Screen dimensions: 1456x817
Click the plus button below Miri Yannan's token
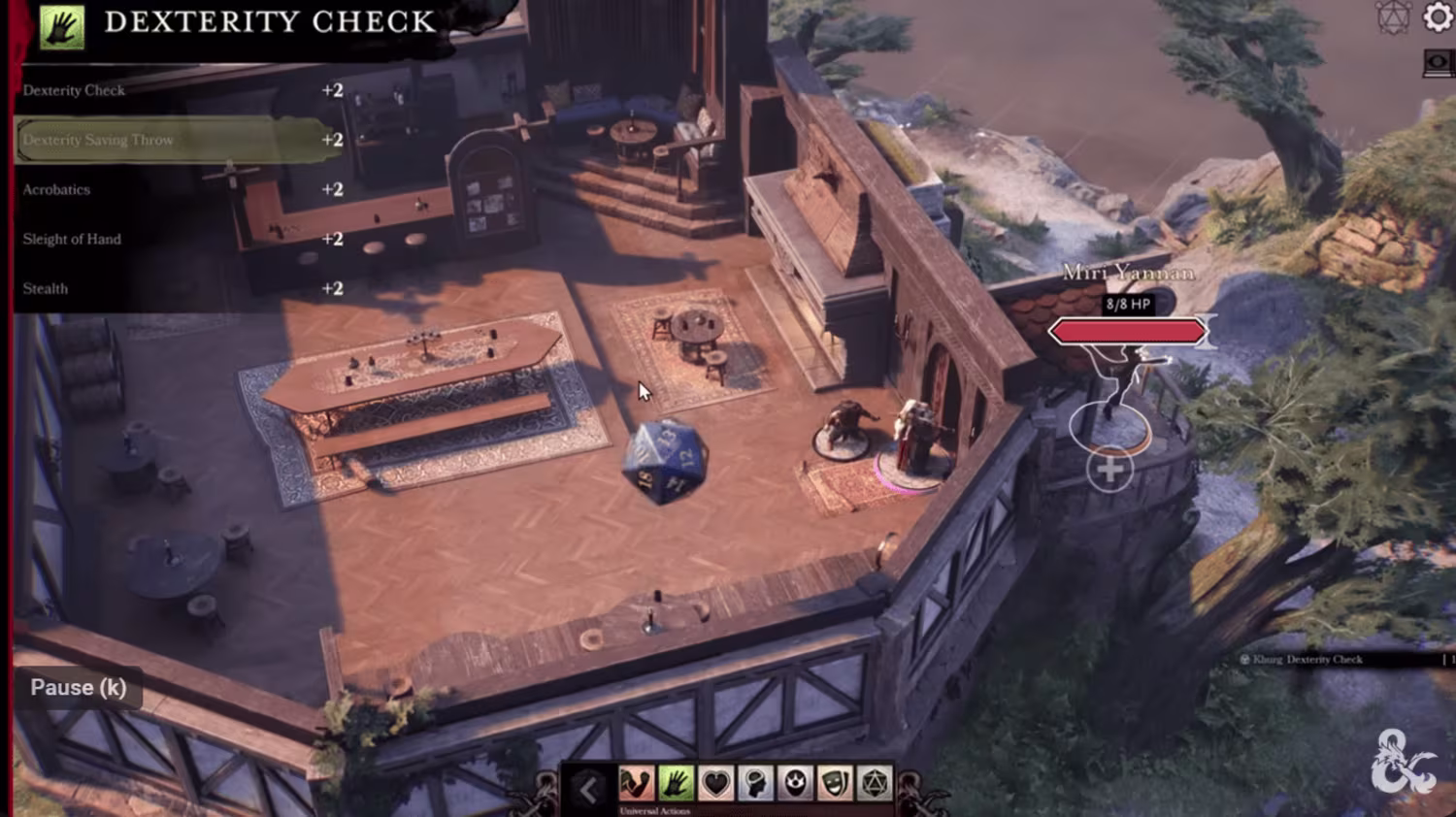(1109, 471)
